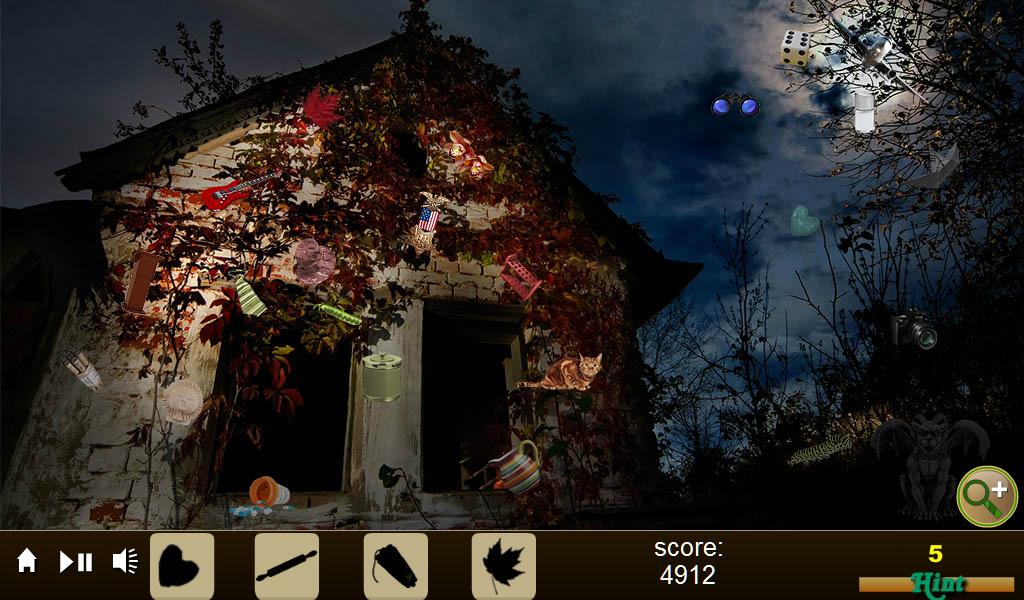Toggle the play/pause control
This screenshot has width=1024, height=600.
click(76, 562)
